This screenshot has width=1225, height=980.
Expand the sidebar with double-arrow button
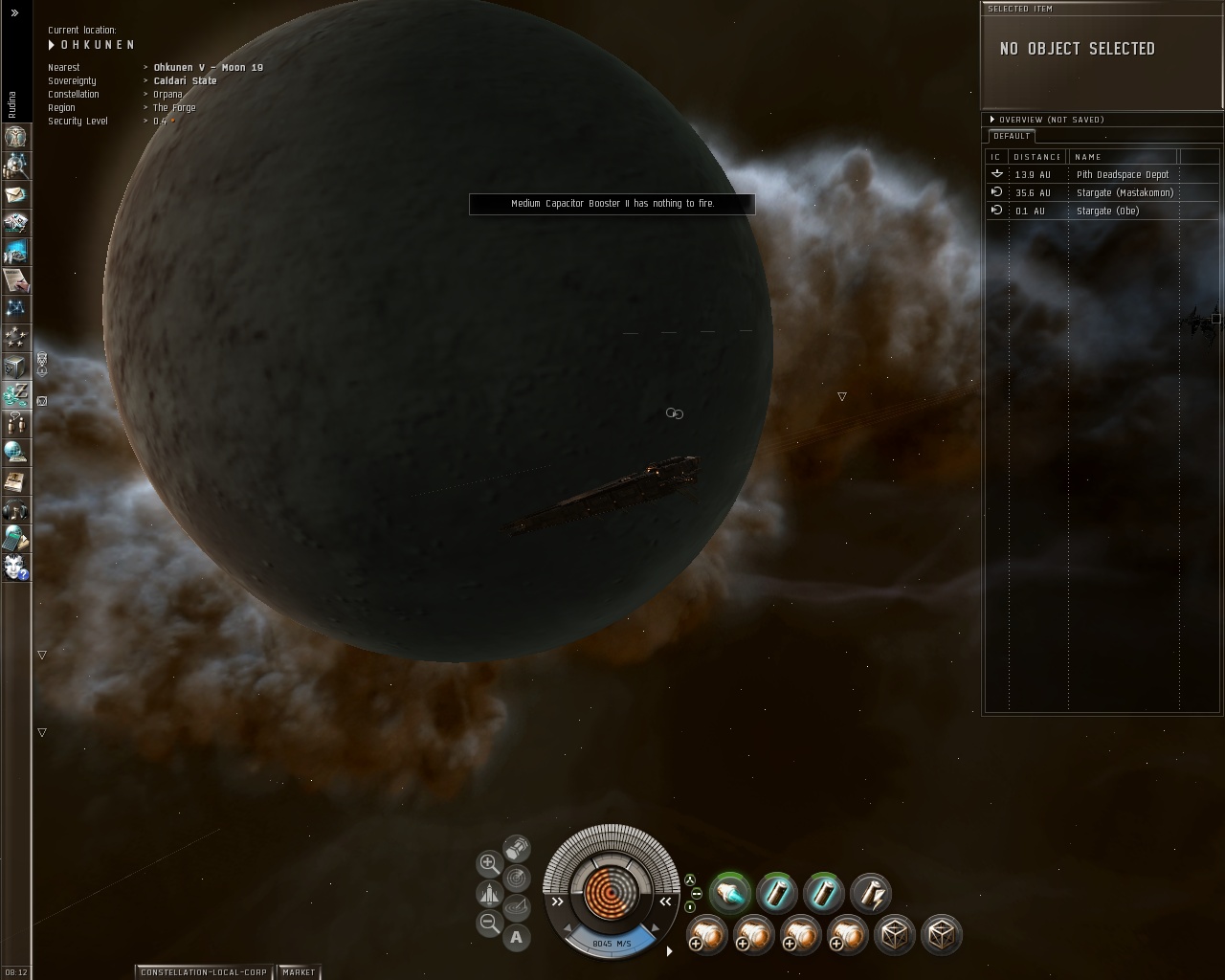tap(14, 13)
